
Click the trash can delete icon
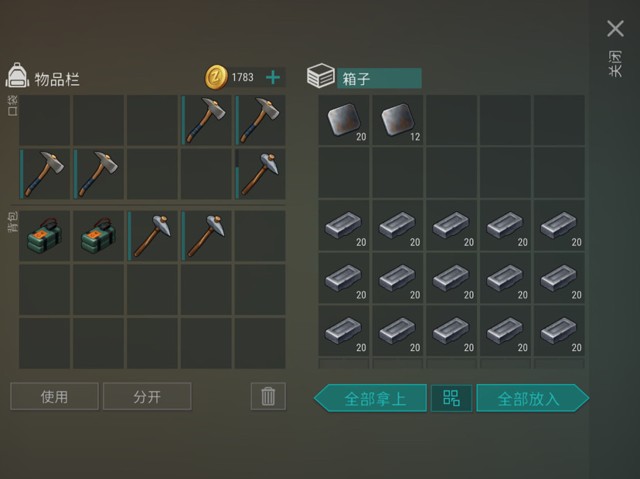click(267, 397)
